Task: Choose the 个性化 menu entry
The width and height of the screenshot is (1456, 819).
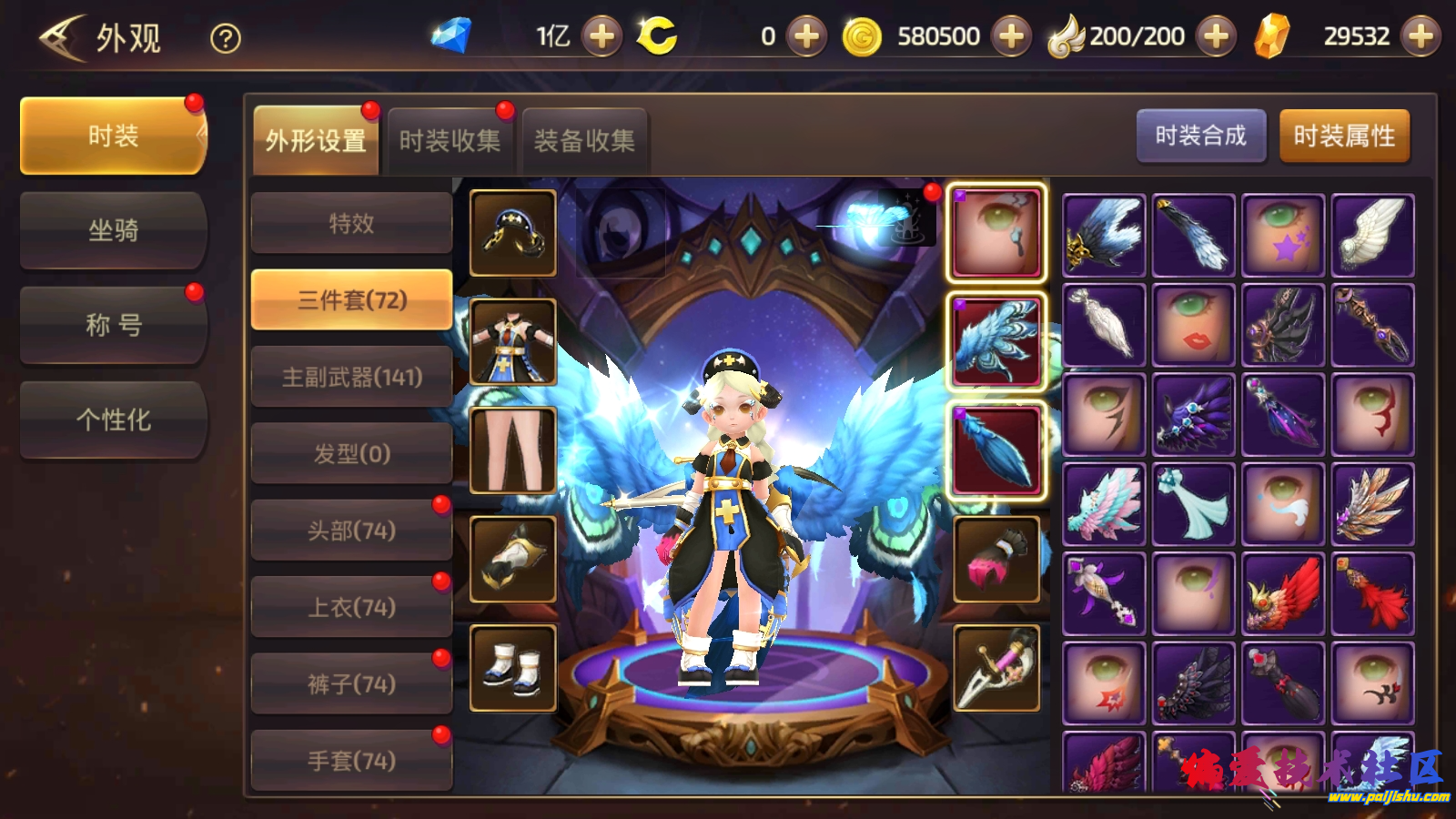Action: (x=114, y=420)
